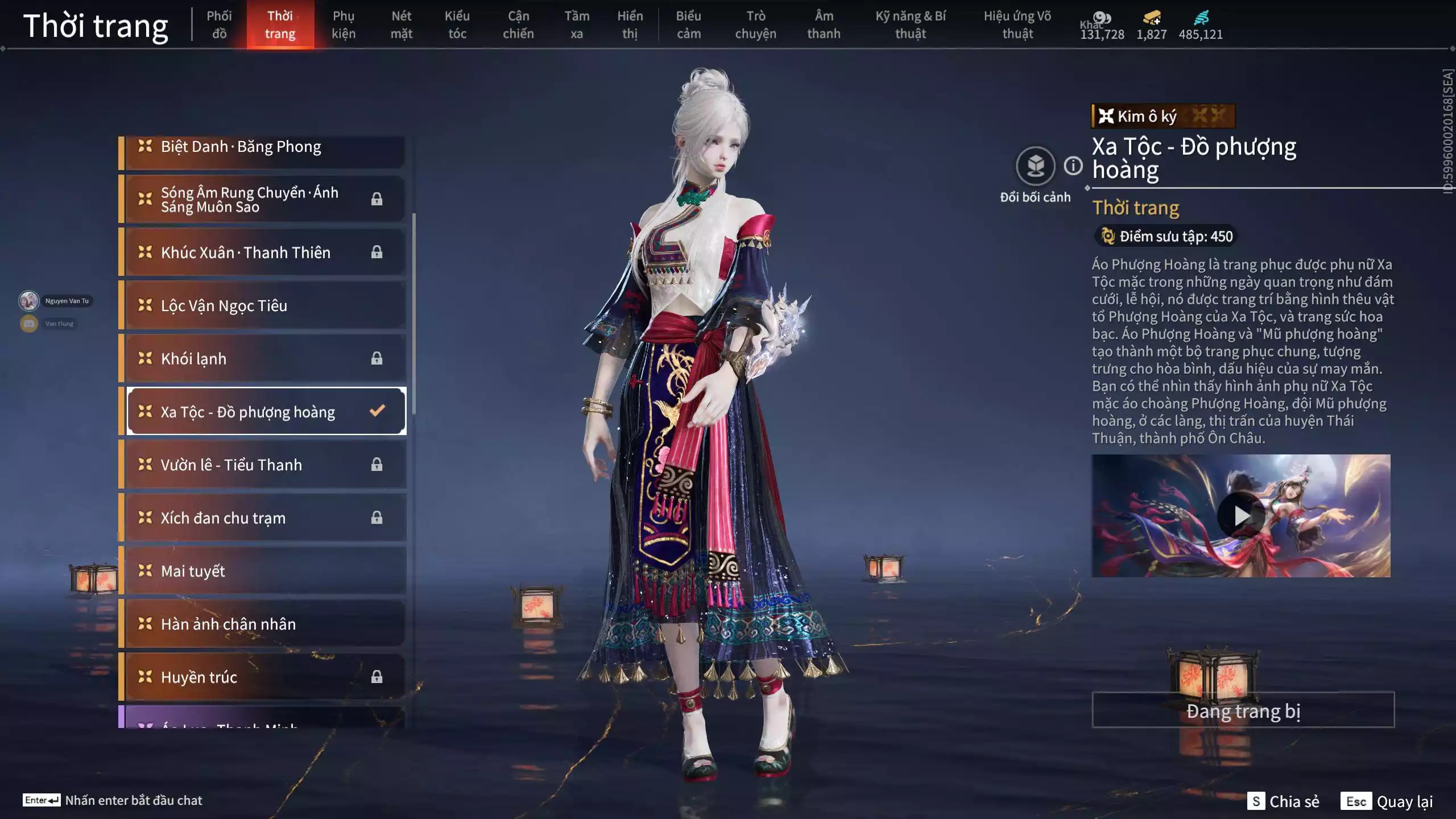Open the Kỹ năng & Bí thuật section

point(911,24)
